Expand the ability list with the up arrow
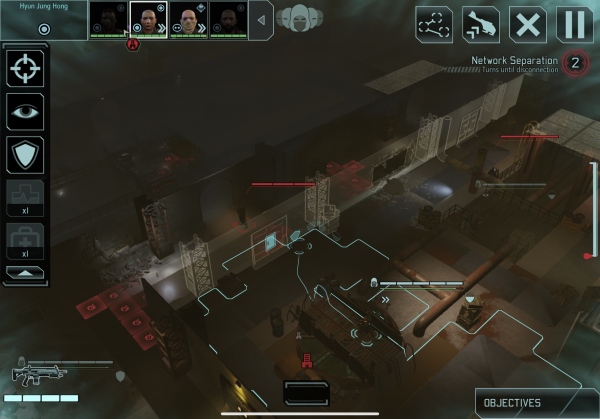Screen dimensions: 600x419 tap(25, 271)
